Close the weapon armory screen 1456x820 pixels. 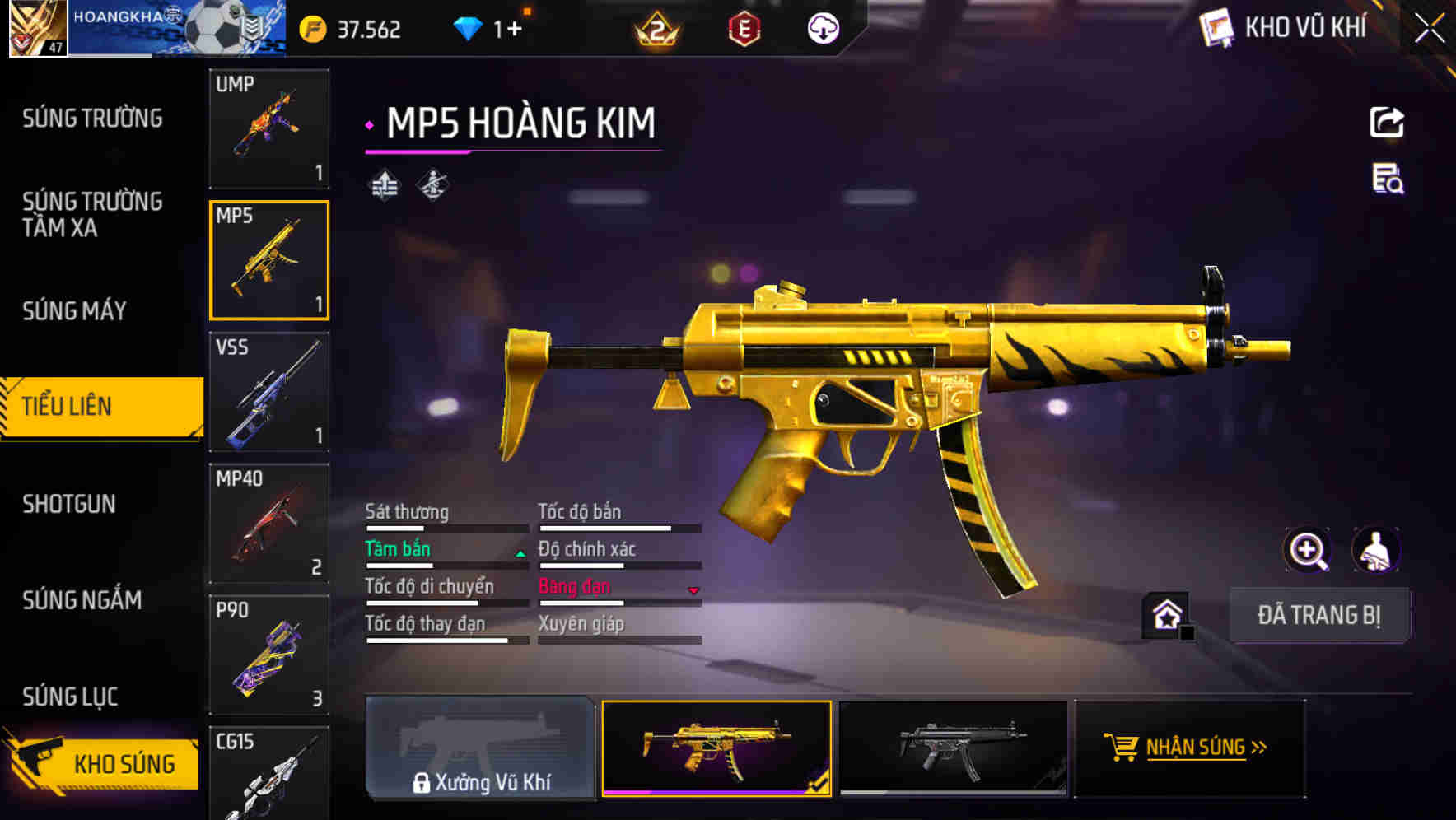[1429, 29]
